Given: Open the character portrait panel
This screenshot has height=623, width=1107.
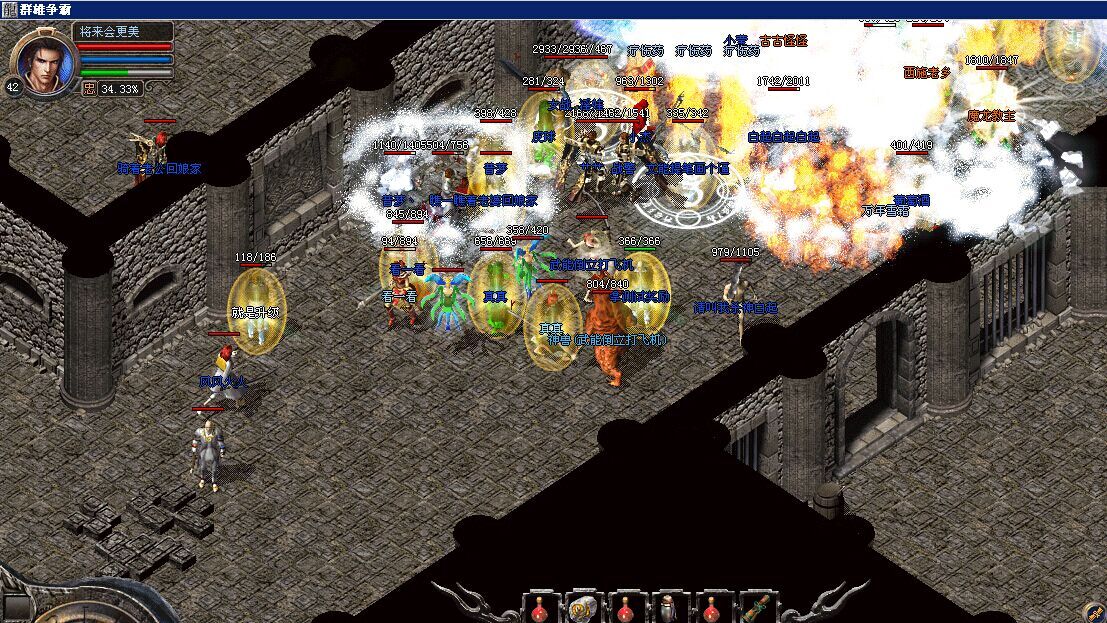Looking at the screenshot, I should click(x=47, y=61).
